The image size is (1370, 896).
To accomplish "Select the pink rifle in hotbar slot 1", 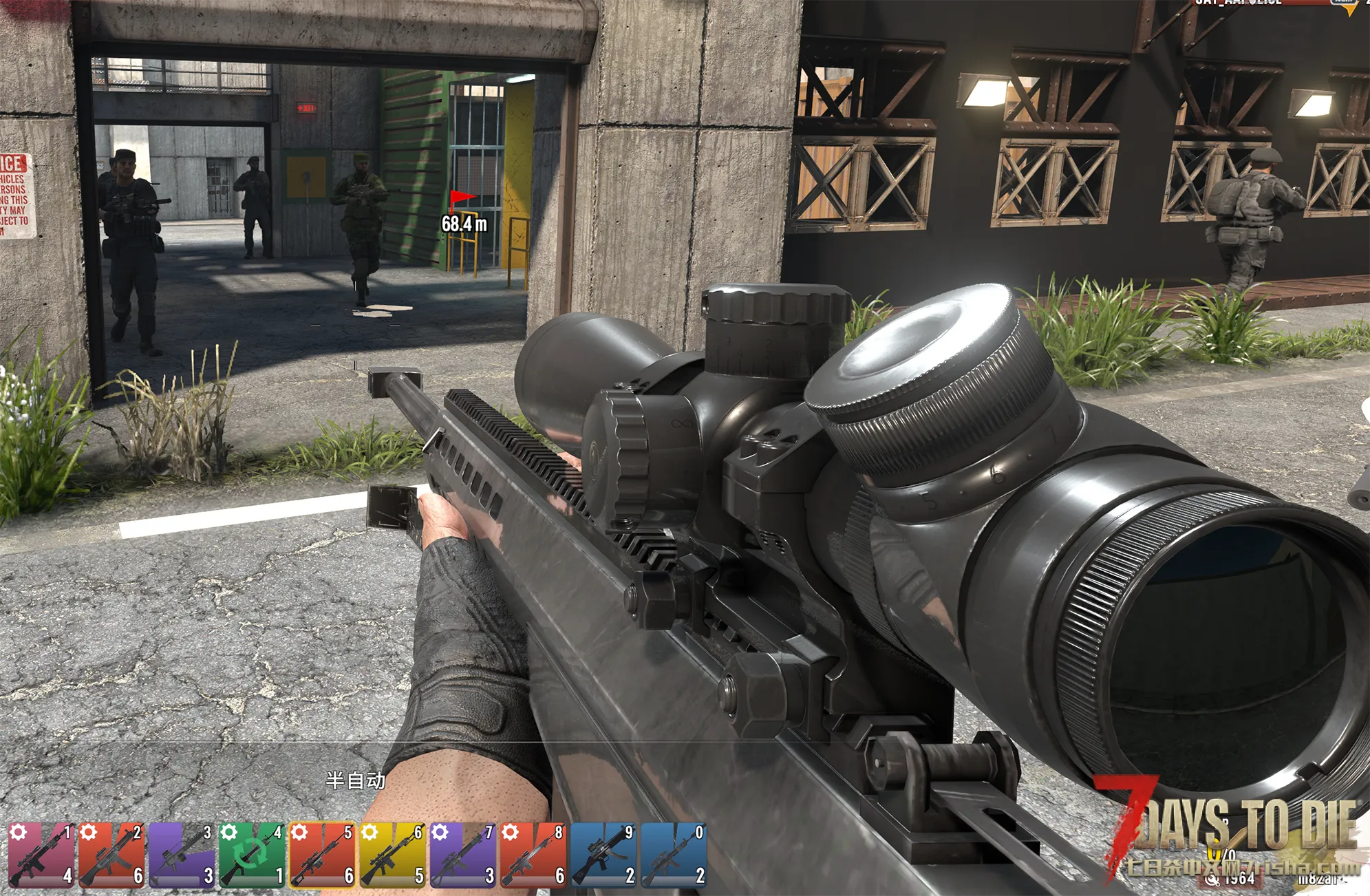I will click(x=41, y=855).
